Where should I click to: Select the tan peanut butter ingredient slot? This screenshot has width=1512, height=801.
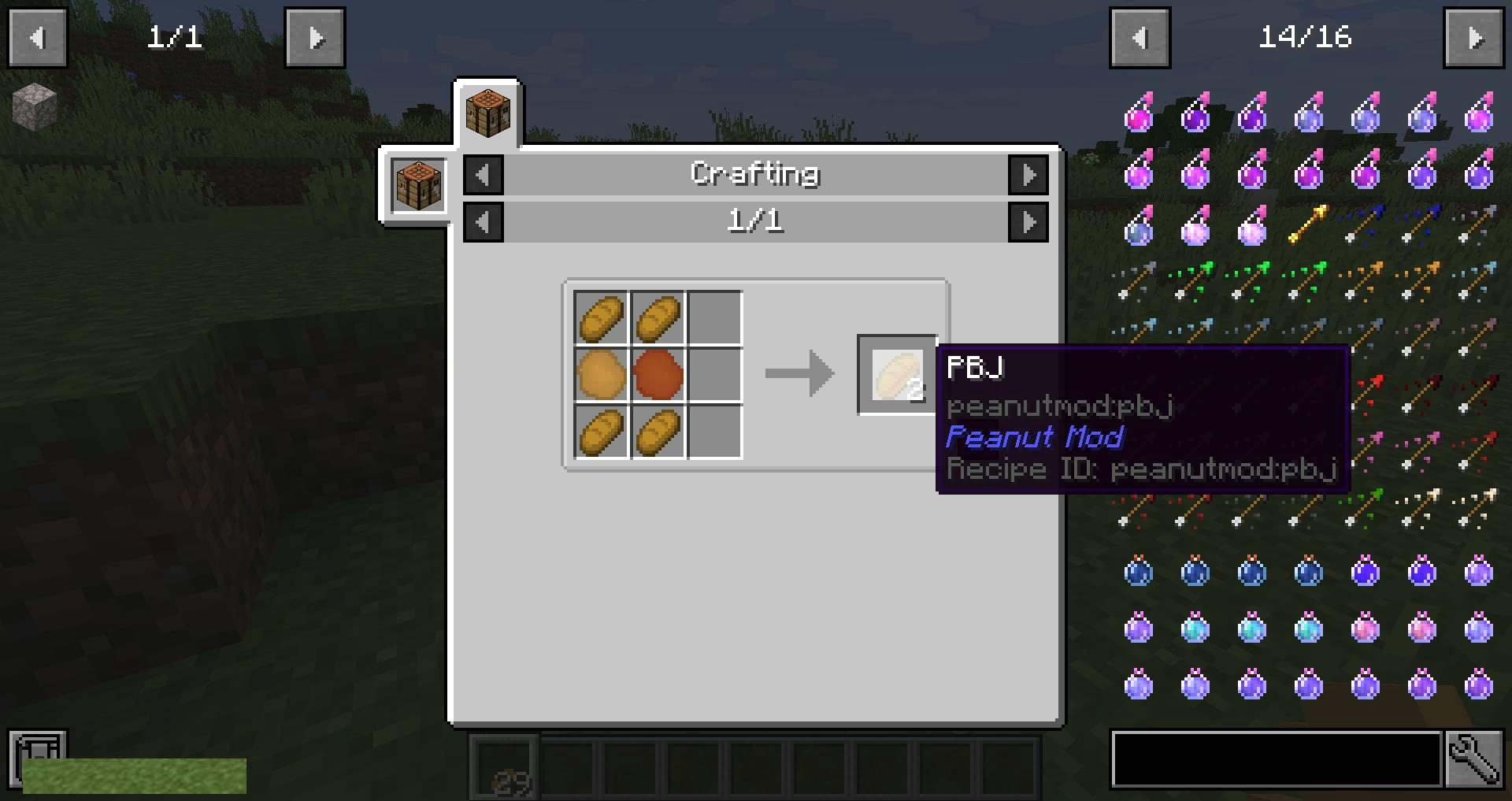[601, 374]
